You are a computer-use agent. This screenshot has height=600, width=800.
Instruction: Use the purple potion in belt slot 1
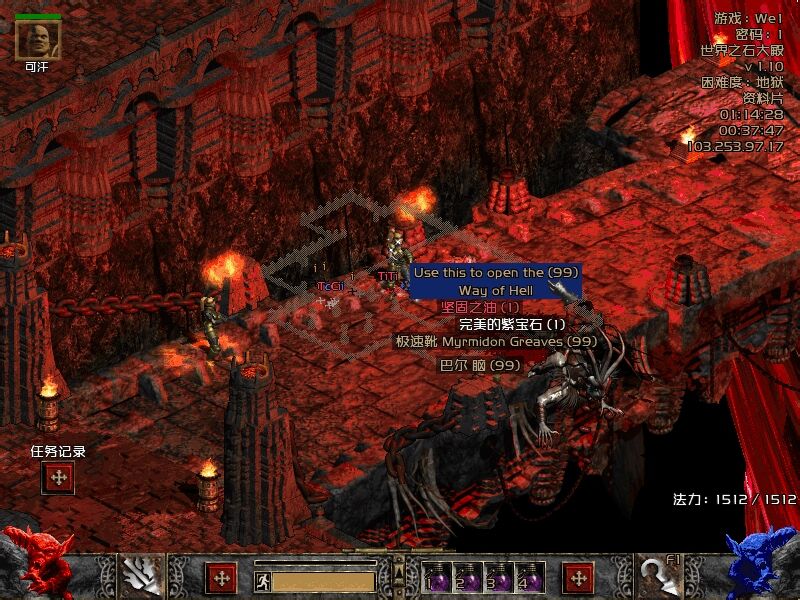tap(437, 577)
